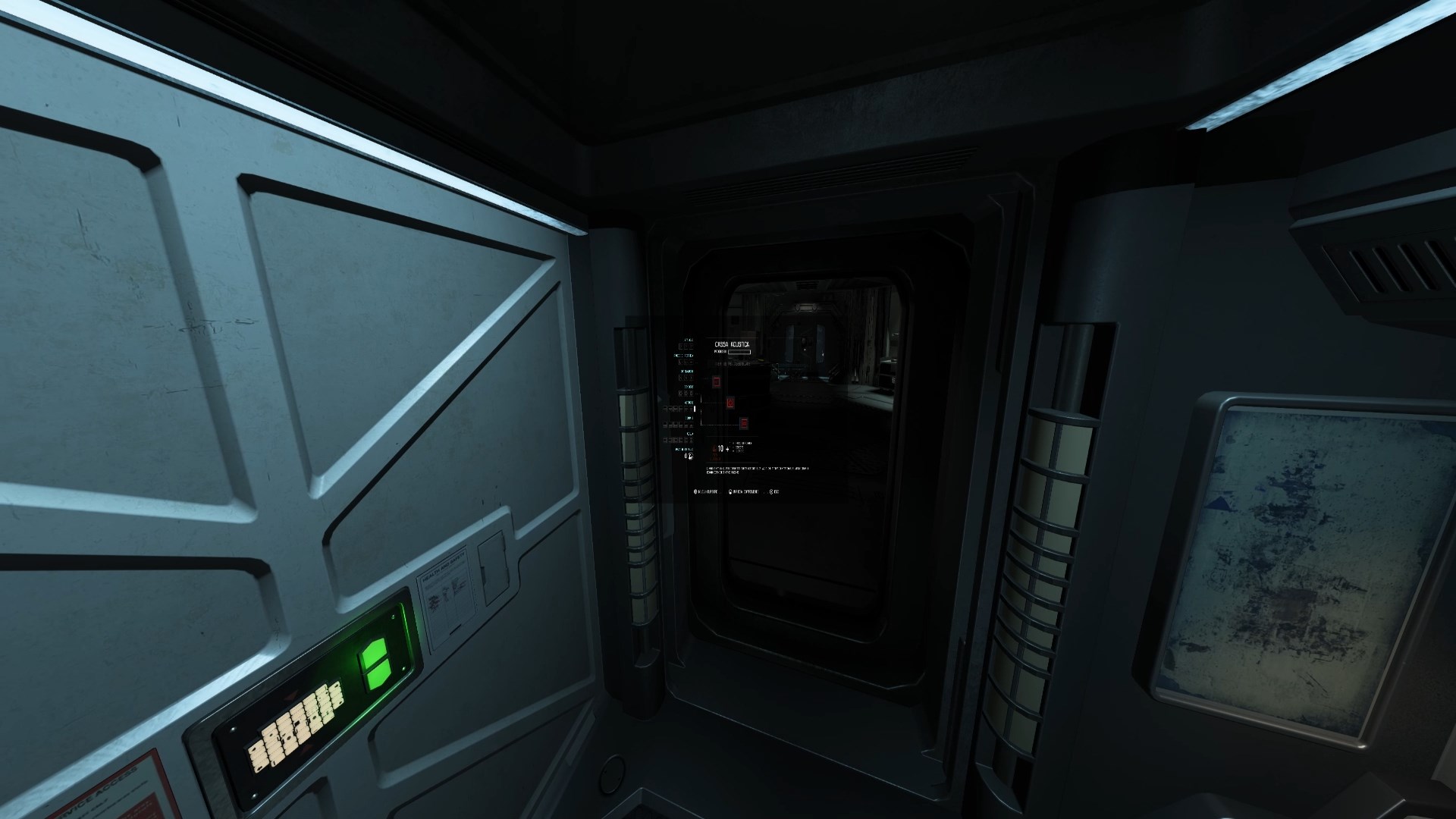Switch to the DETONATORE category
The width and height of the screenshot is (1456, 819).
pos(686,372)
